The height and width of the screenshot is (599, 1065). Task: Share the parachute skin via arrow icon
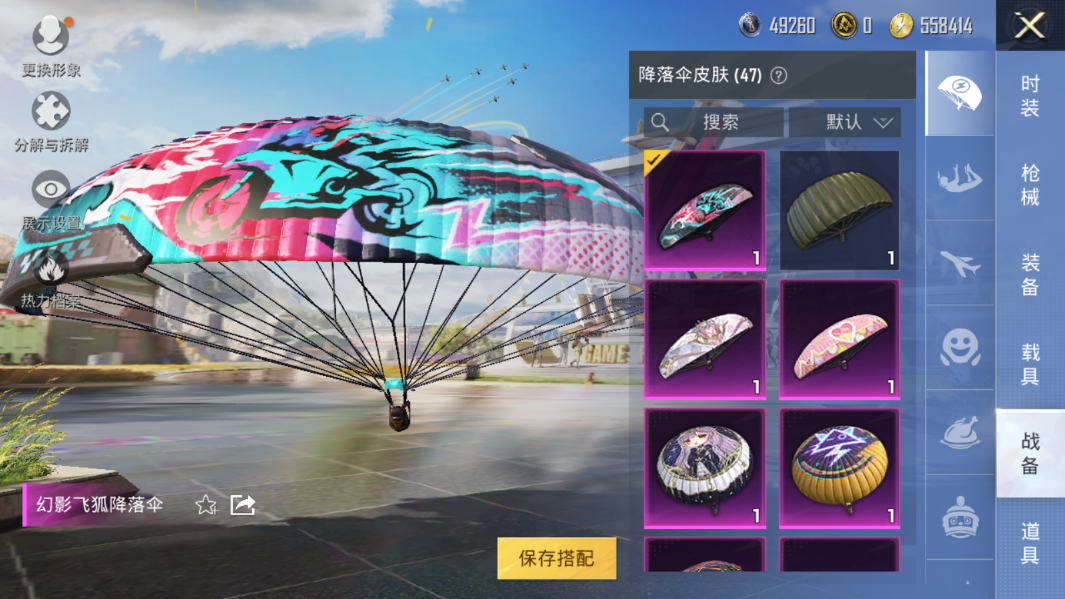pos(243,505)
